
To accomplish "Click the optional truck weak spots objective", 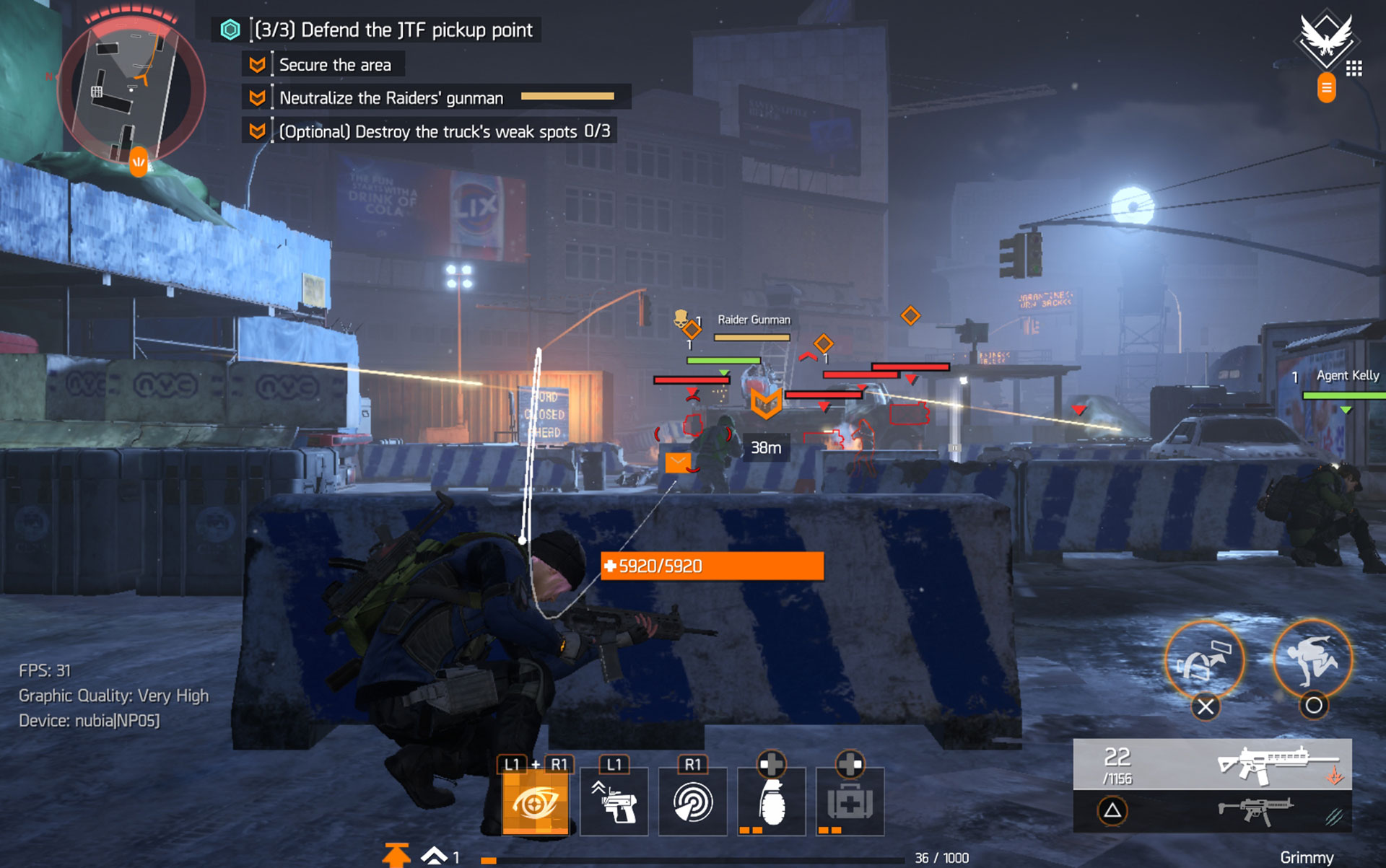I will (444, 131).
